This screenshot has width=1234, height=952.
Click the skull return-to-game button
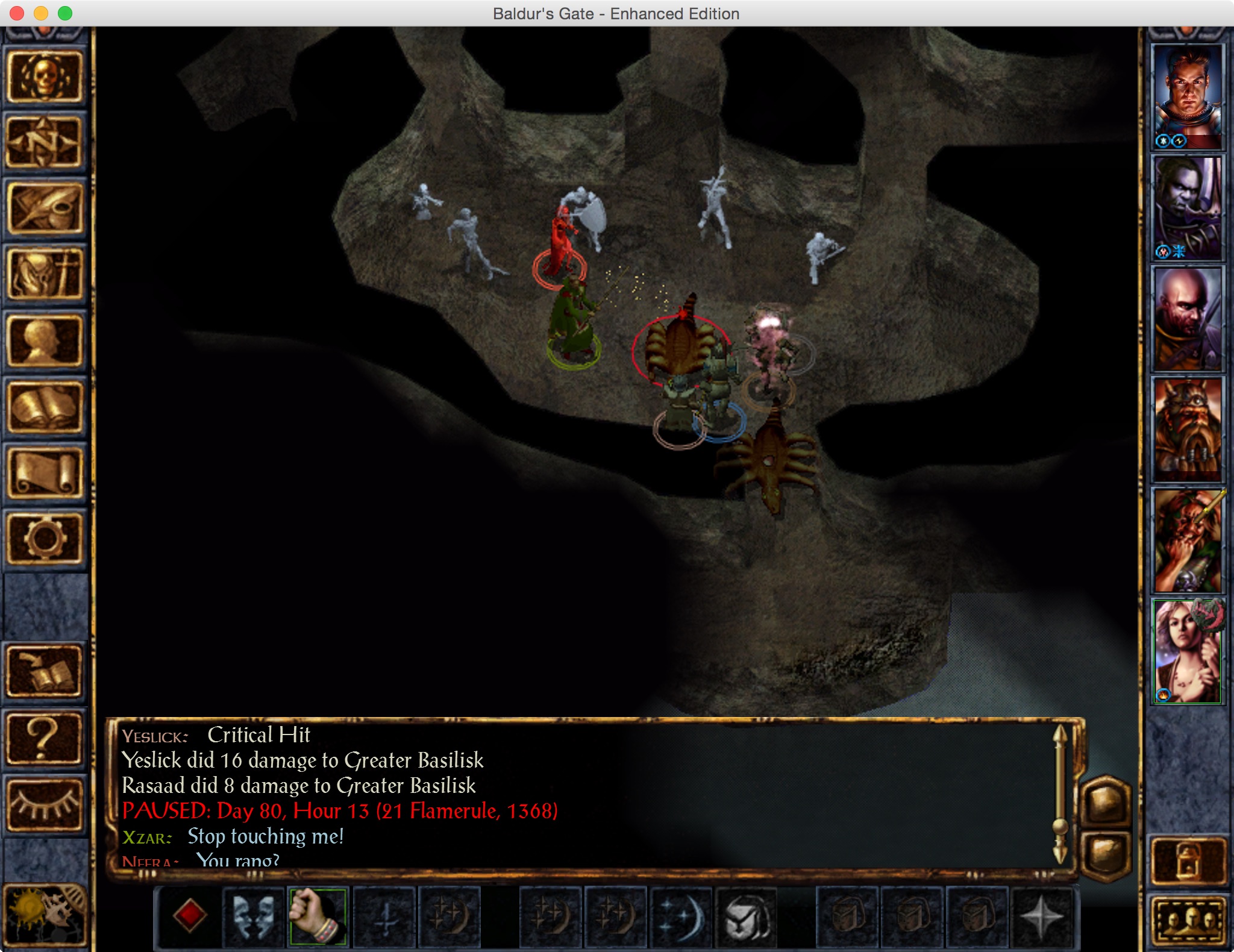45,78
